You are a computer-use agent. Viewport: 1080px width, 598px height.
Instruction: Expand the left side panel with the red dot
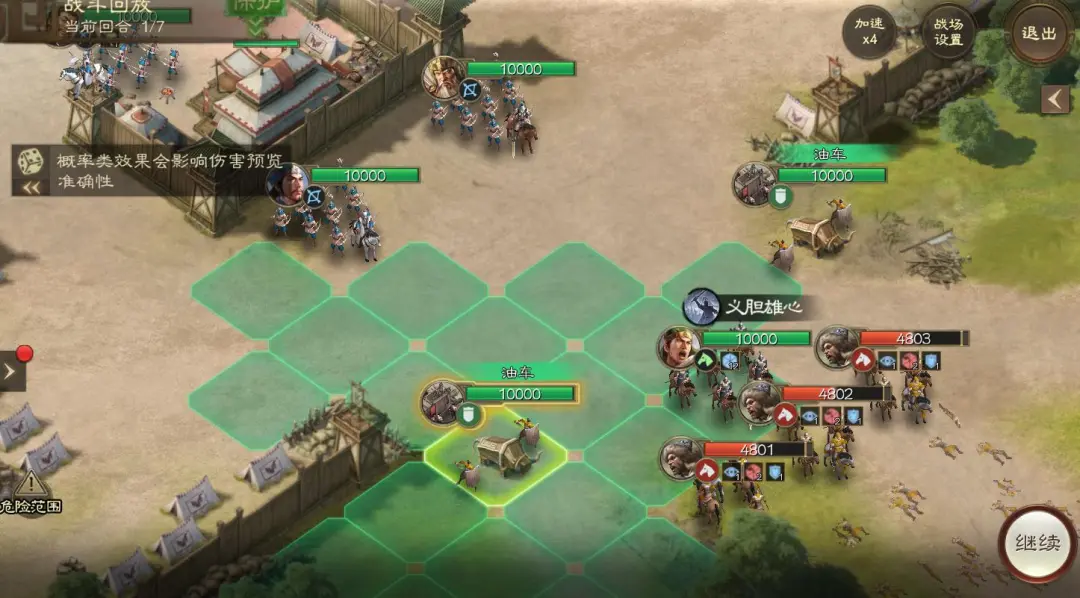pyautogui.click(x=12, y=372)
